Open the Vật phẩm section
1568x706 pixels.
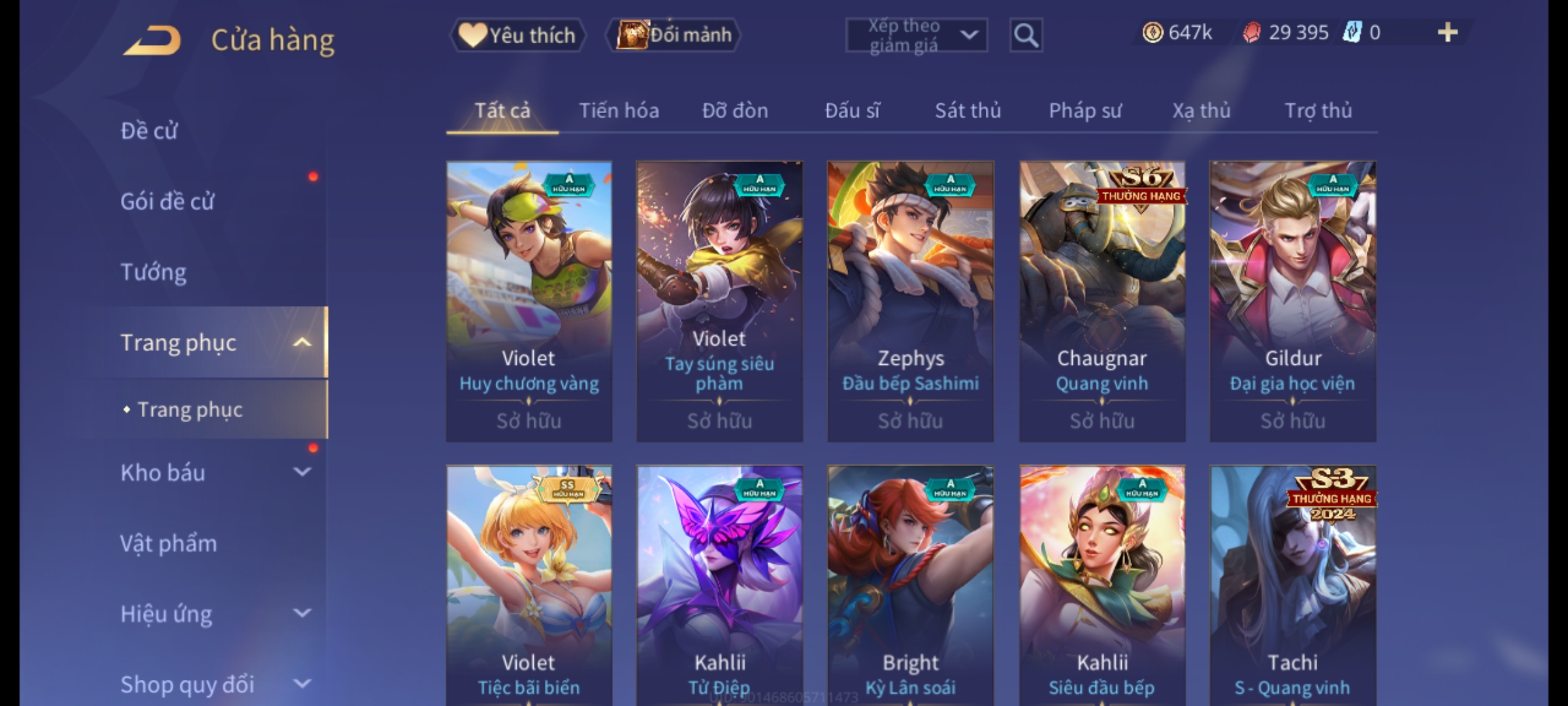tap(169, 544)
